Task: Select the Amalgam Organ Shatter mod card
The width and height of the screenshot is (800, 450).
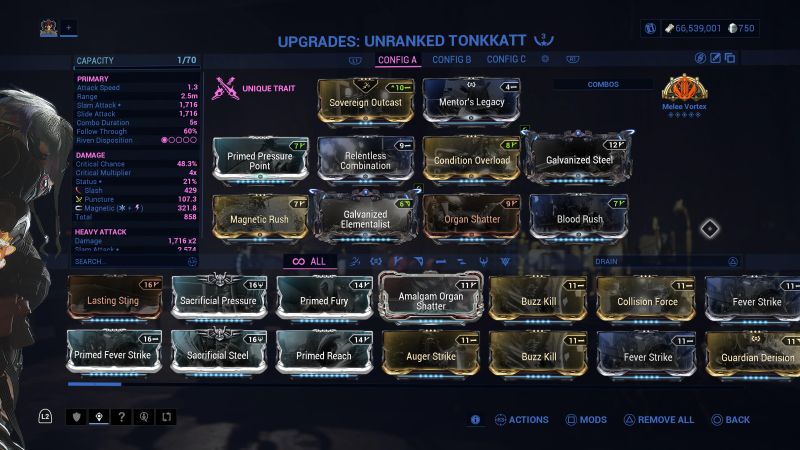Action: click(x=430, y=299)
